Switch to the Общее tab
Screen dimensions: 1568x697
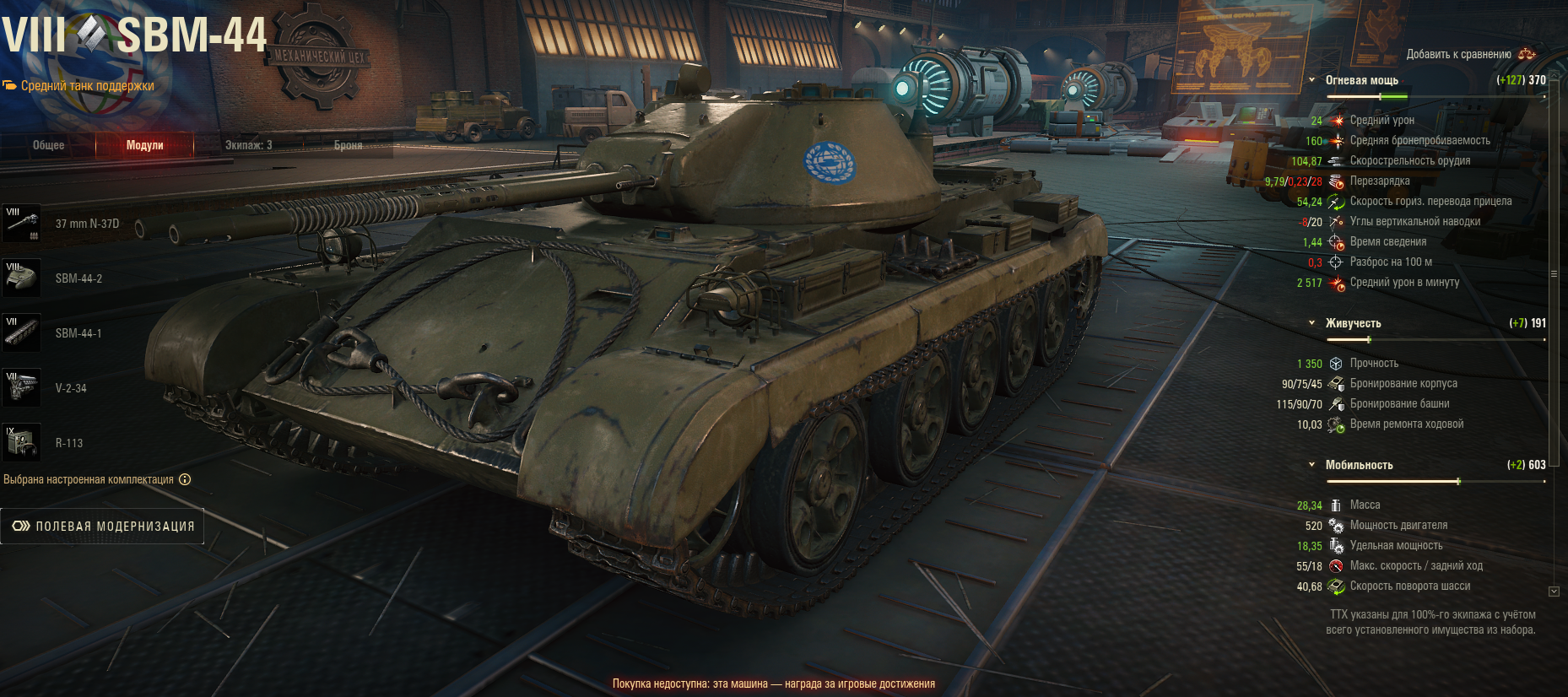point(48,145)
